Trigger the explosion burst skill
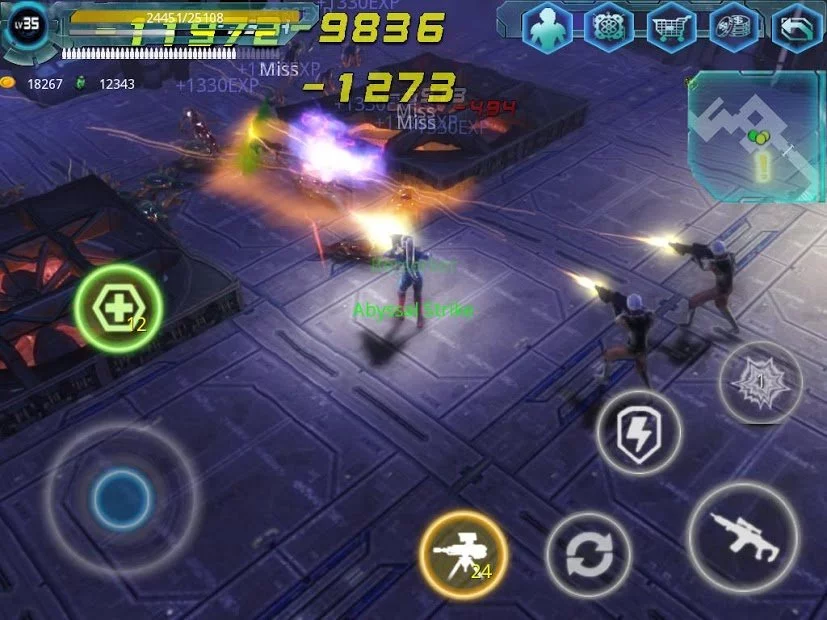The width and height of the screenshot is (827, 620). (x=759, y=382)
